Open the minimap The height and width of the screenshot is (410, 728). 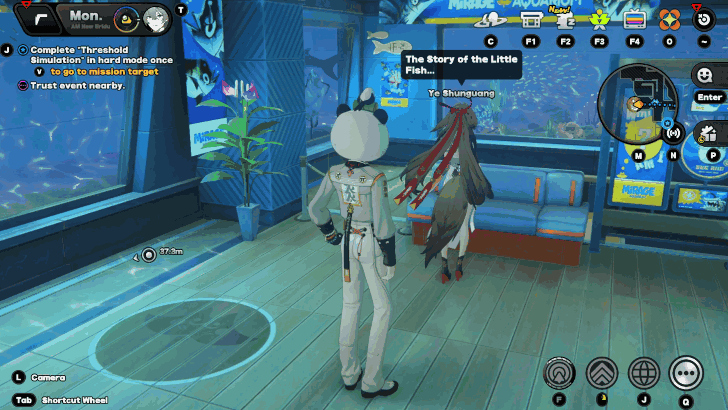click(x=637, y=104)
